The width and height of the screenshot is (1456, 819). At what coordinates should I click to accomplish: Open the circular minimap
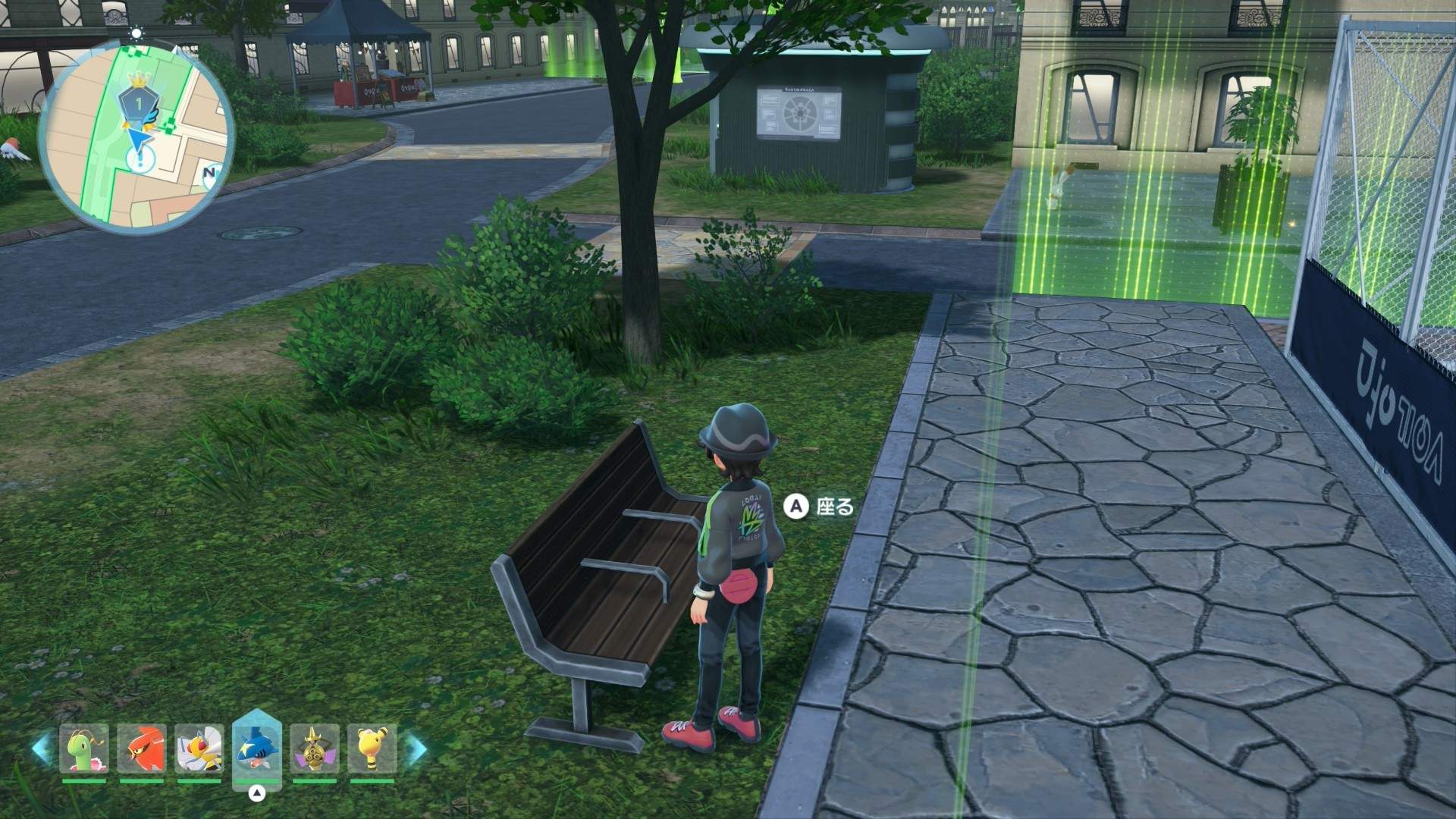point(135,136)
